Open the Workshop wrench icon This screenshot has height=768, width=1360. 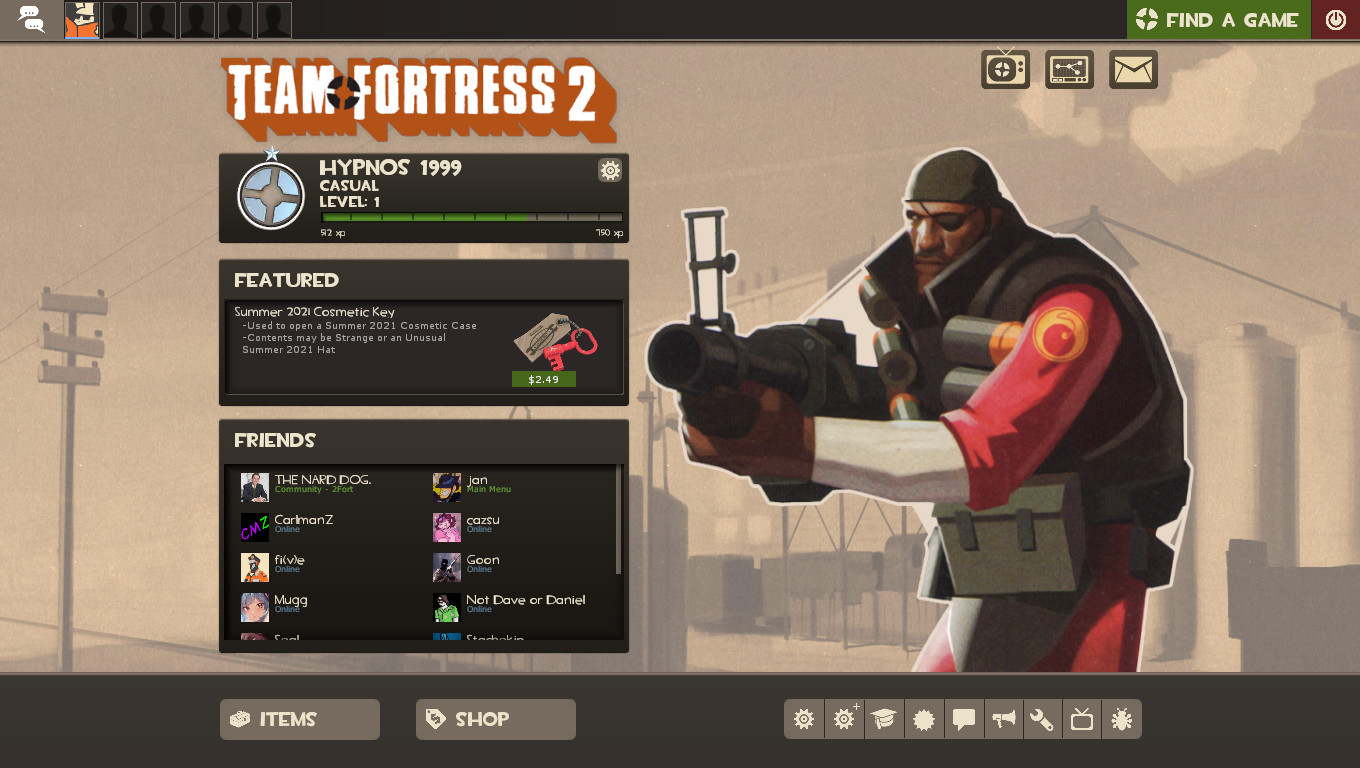pyautogui.click(x=1042, y=719)
